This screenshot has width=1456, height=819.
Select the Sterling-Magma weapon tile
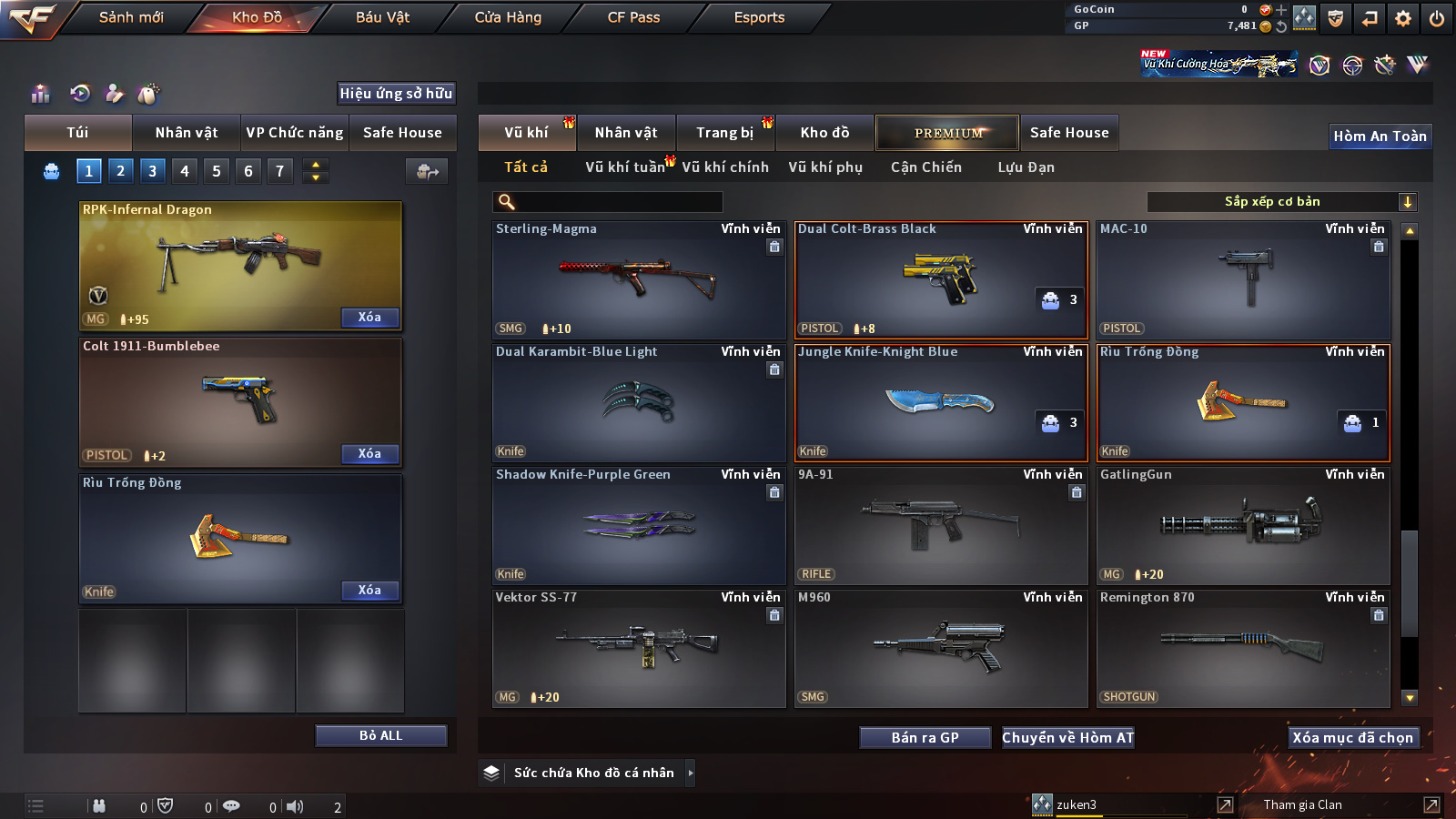click(638, 280)
